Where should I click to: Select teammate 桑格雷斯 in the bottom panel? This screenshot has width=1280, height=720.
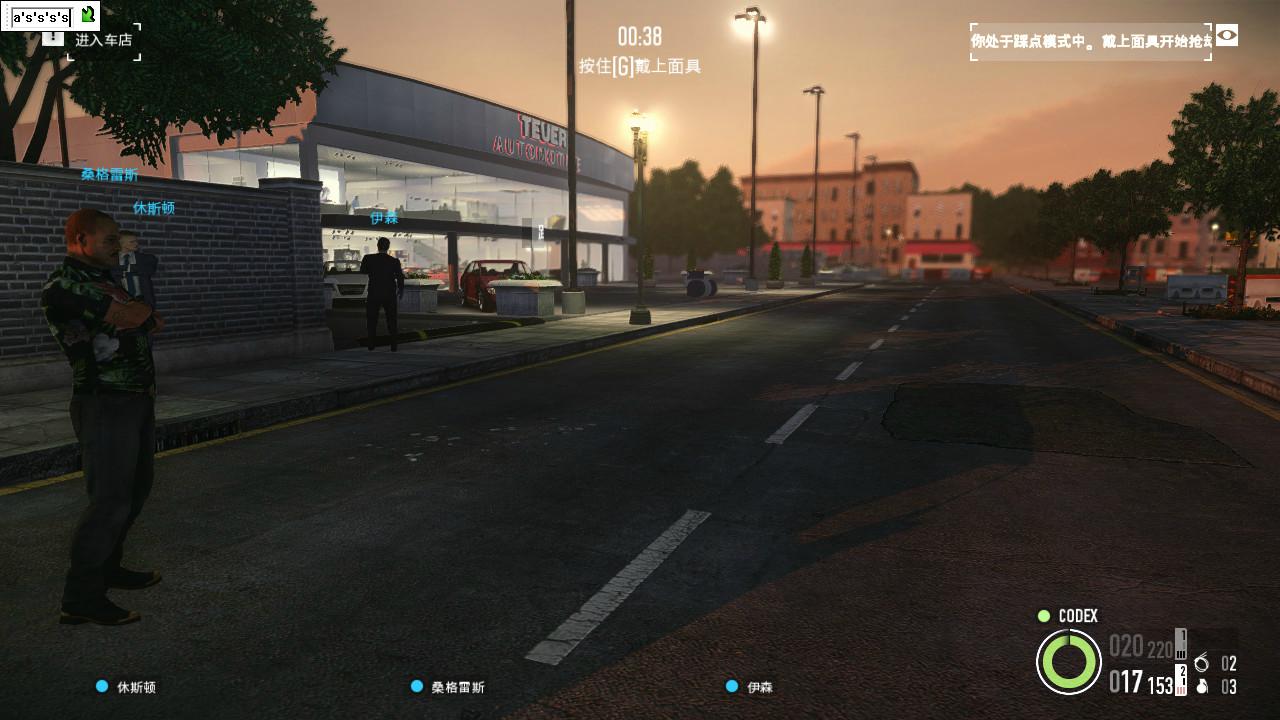(x=457, y=687)
